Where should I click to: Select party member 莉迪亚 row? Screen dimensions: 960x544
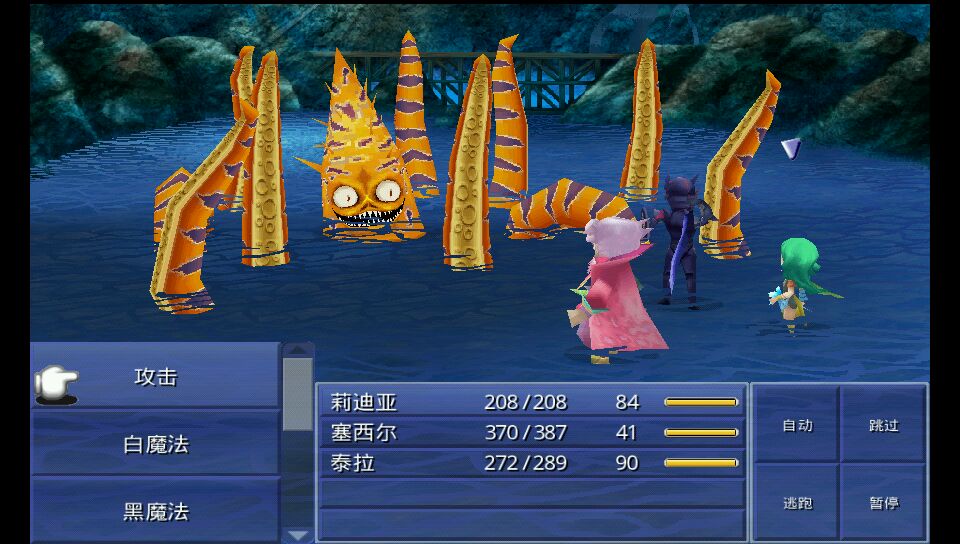[531, 402]
